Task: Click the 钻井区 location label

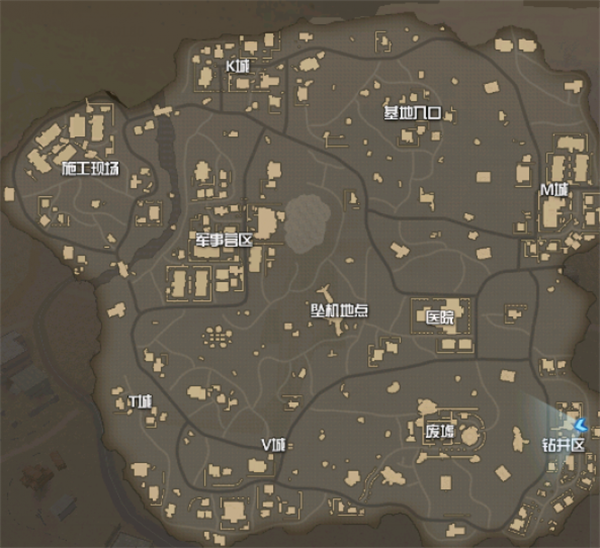Action: point(563,444)
